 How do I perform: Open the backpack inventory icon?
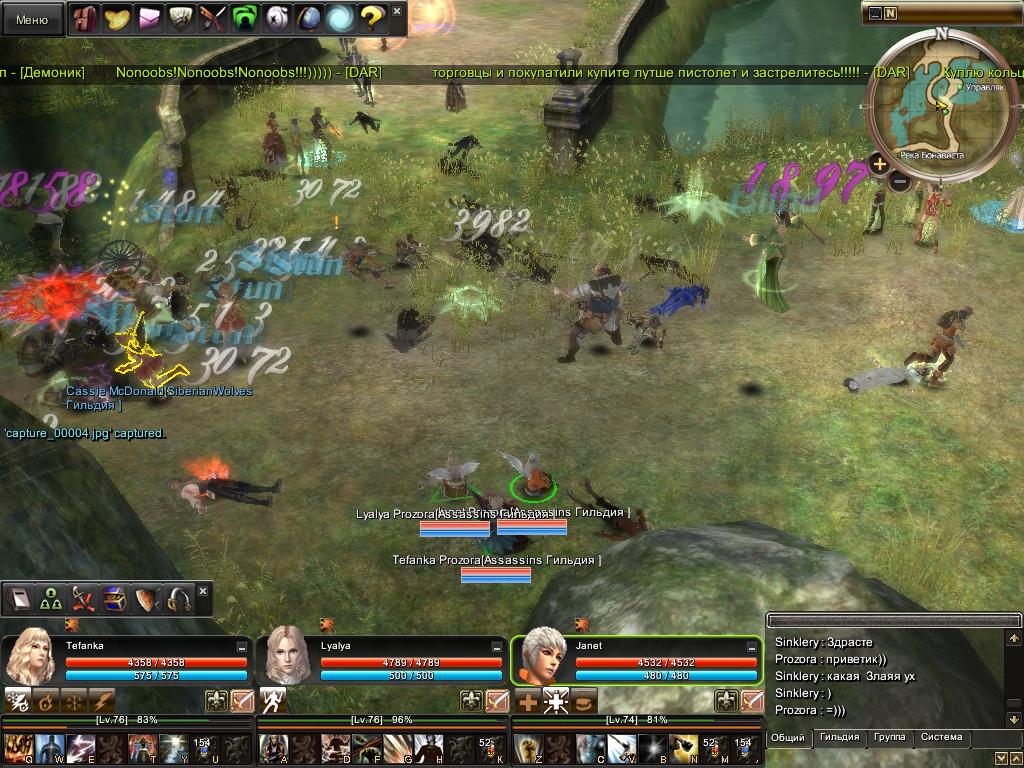pos(86,18)
